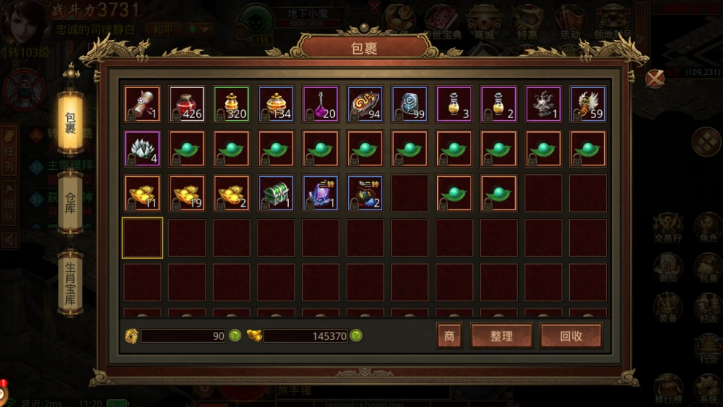
Task: Select the winged item stack of 59
Action: click(588, 104)
